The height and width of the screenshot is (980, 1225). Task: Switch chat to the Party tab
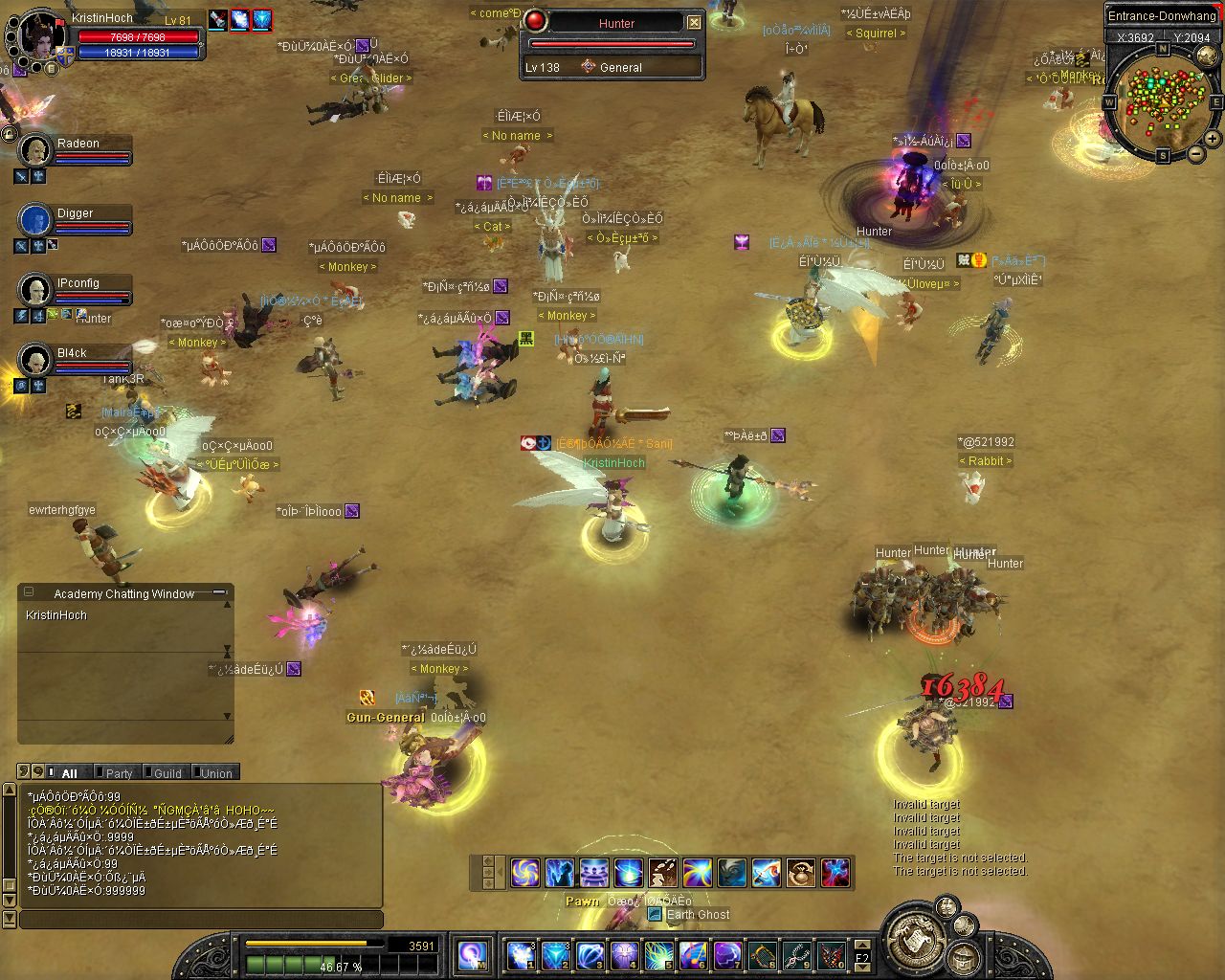click(x=119, y=773)
